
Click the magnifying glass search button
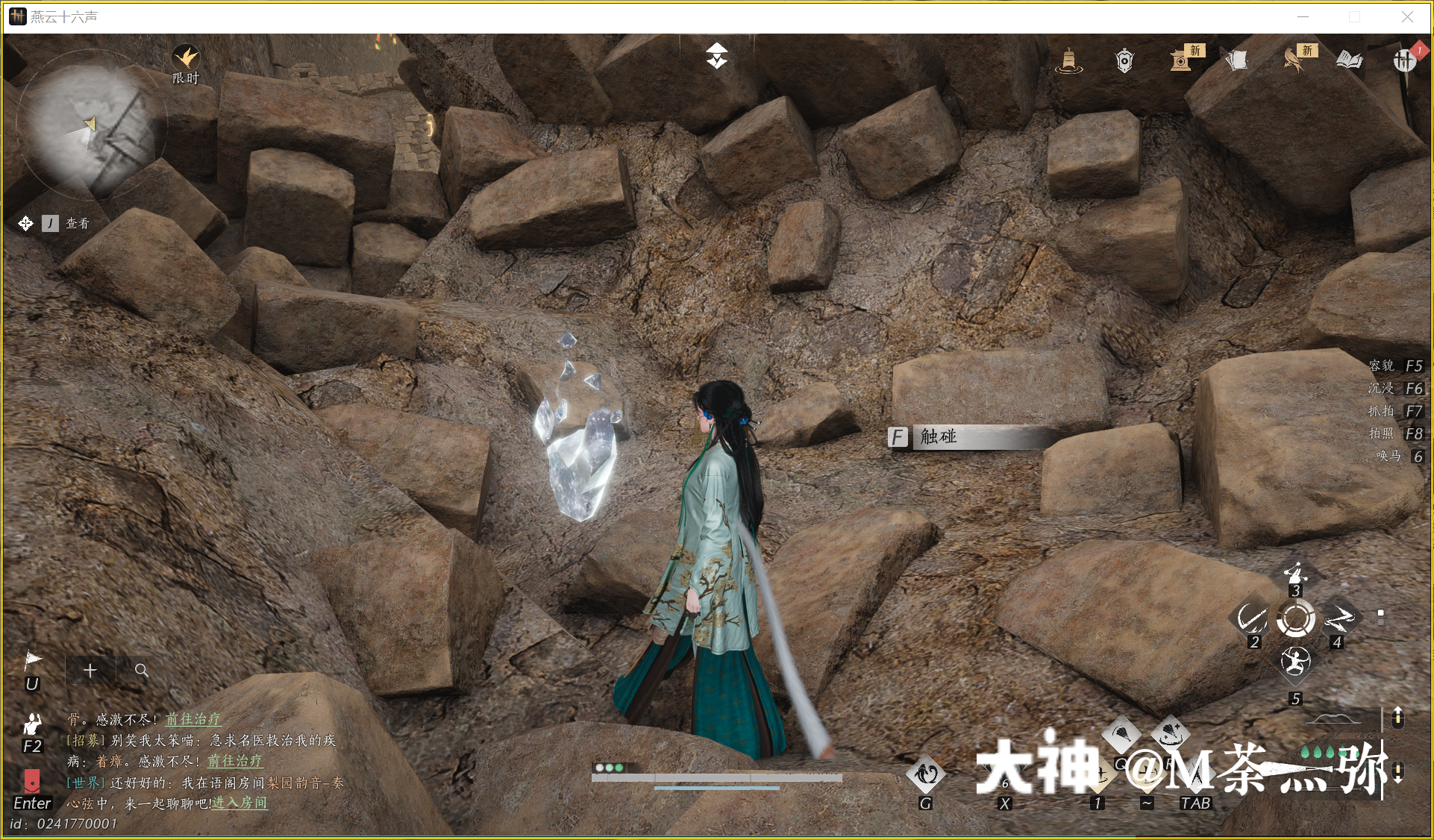tap(141, 671)
